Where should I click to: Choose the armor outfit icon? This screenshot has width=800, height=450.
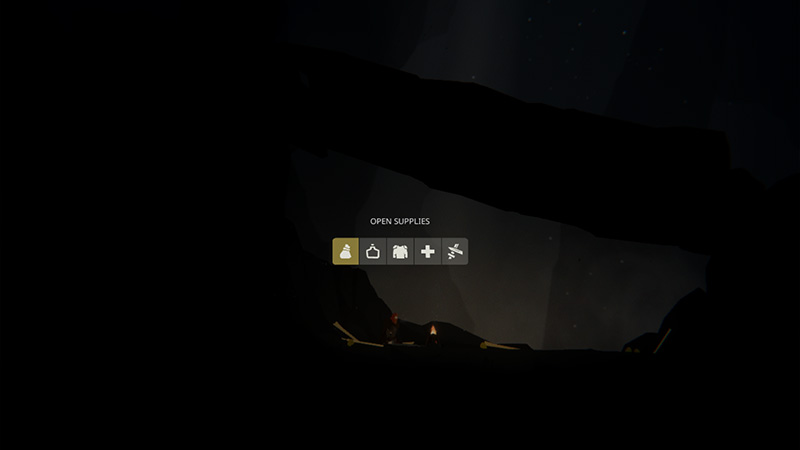400,251
